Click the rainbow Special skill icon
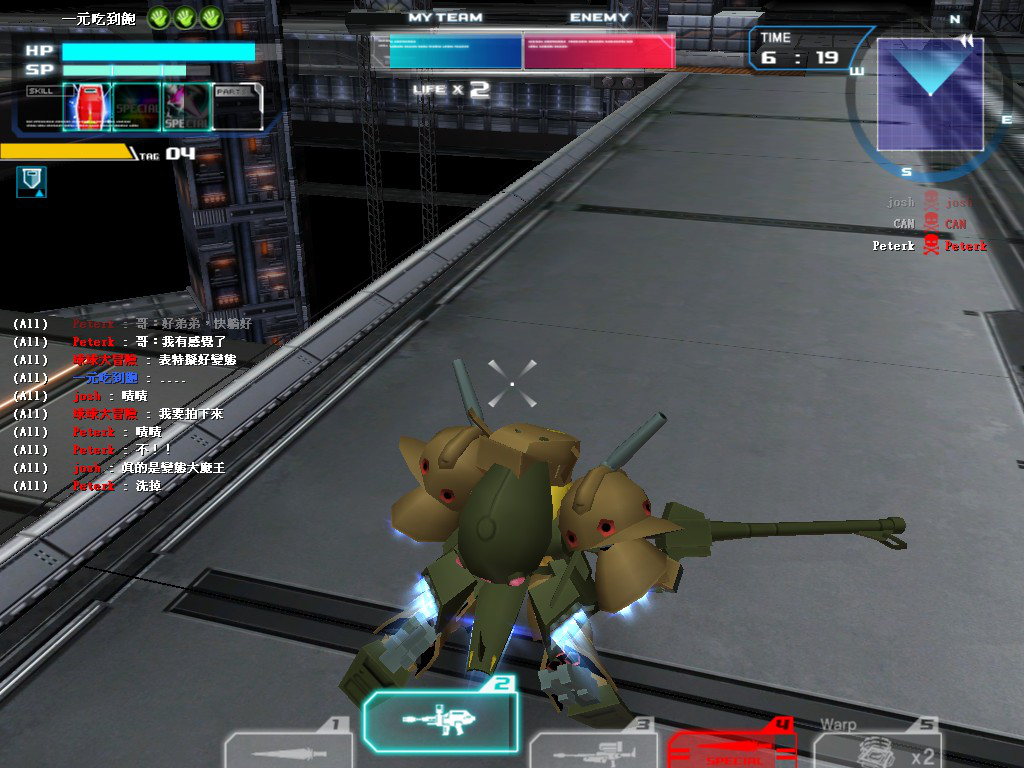1024x768 pixels. click(137, 107)
